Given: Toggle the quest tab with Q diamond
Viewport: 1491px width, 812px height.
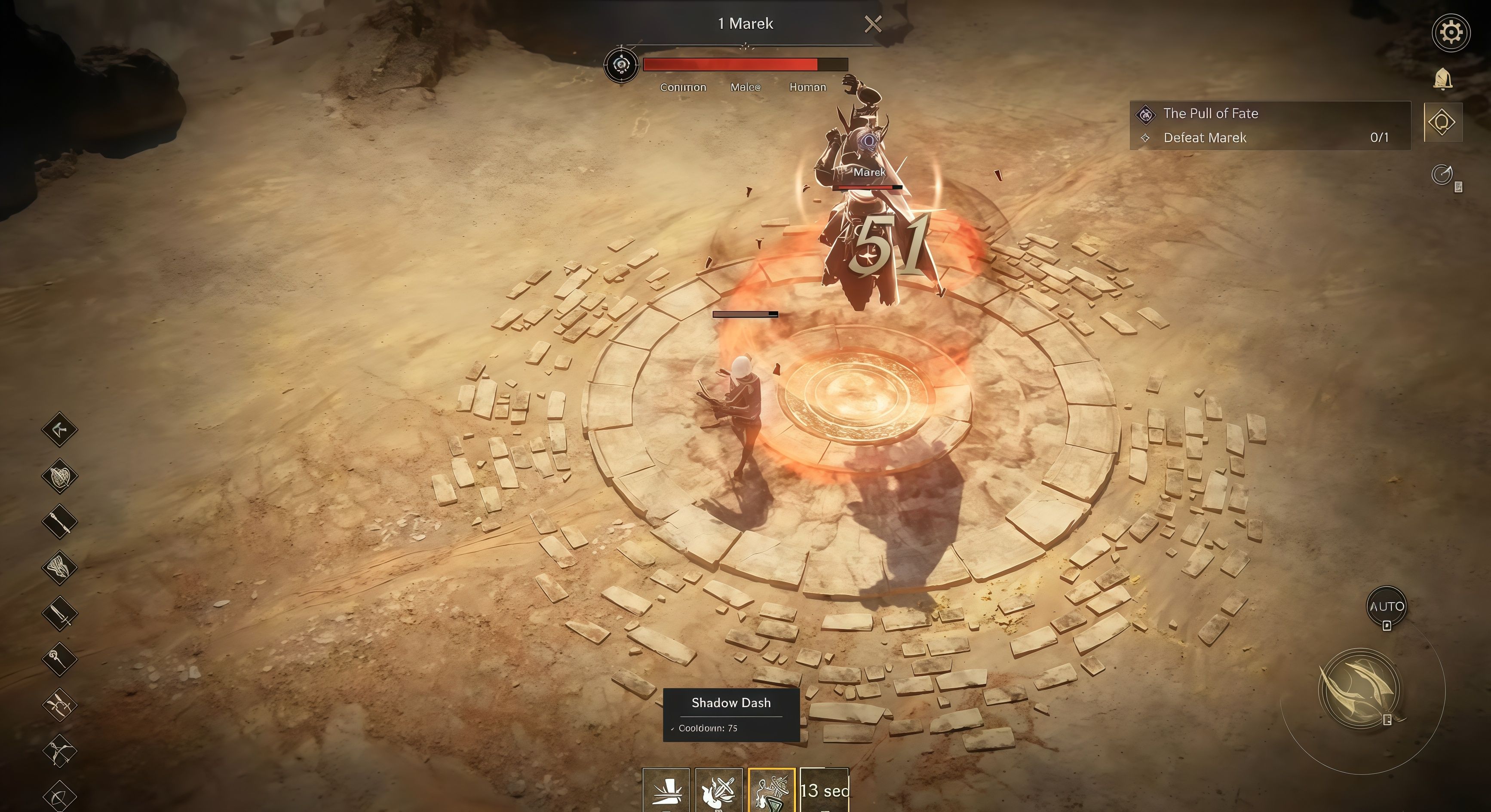Looking at the screenshot, I should click(1442, 123).
